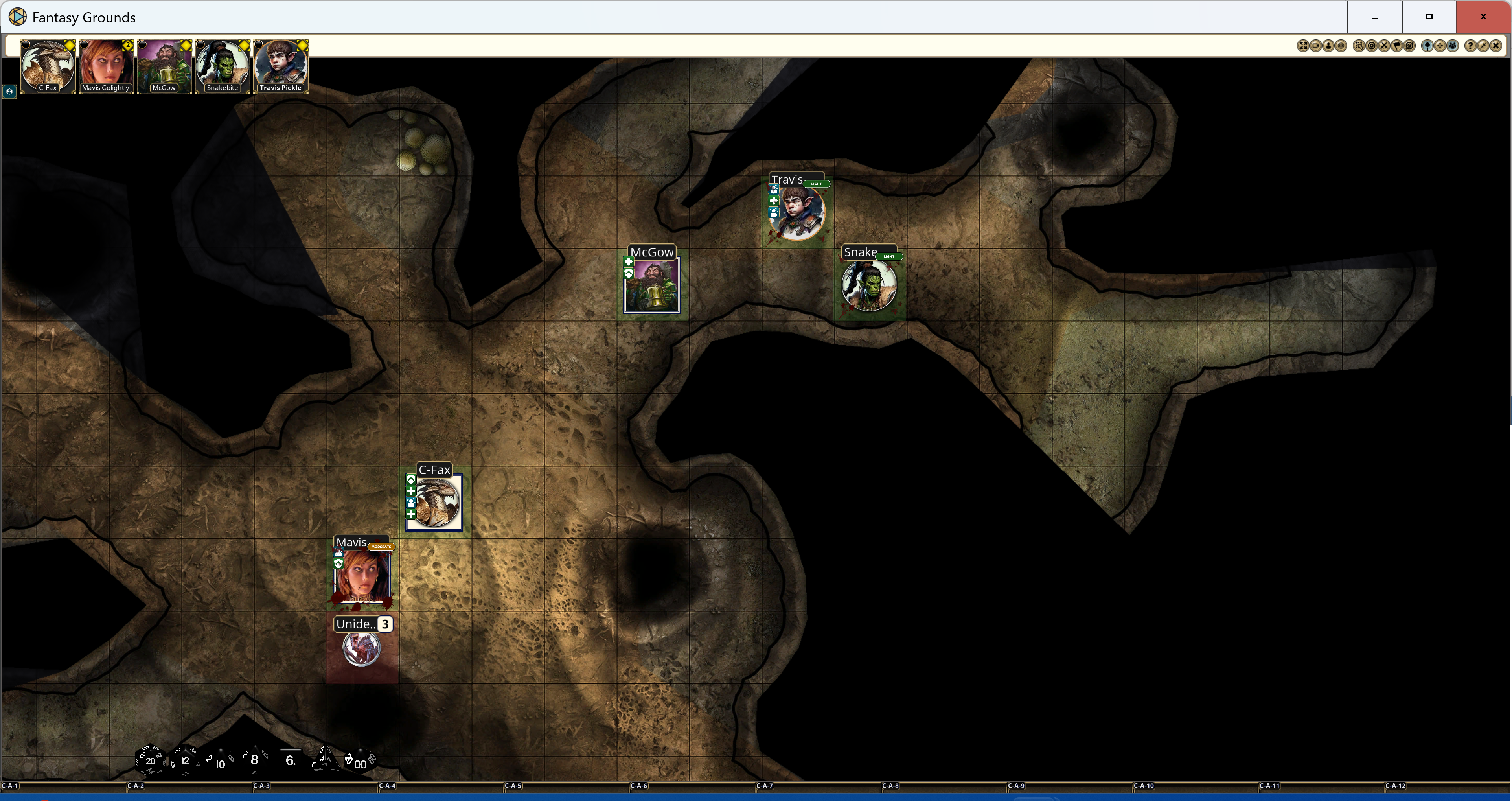Pick the d20 die
This screenshot has height=801, width=1512.
[x=149, y=760]
